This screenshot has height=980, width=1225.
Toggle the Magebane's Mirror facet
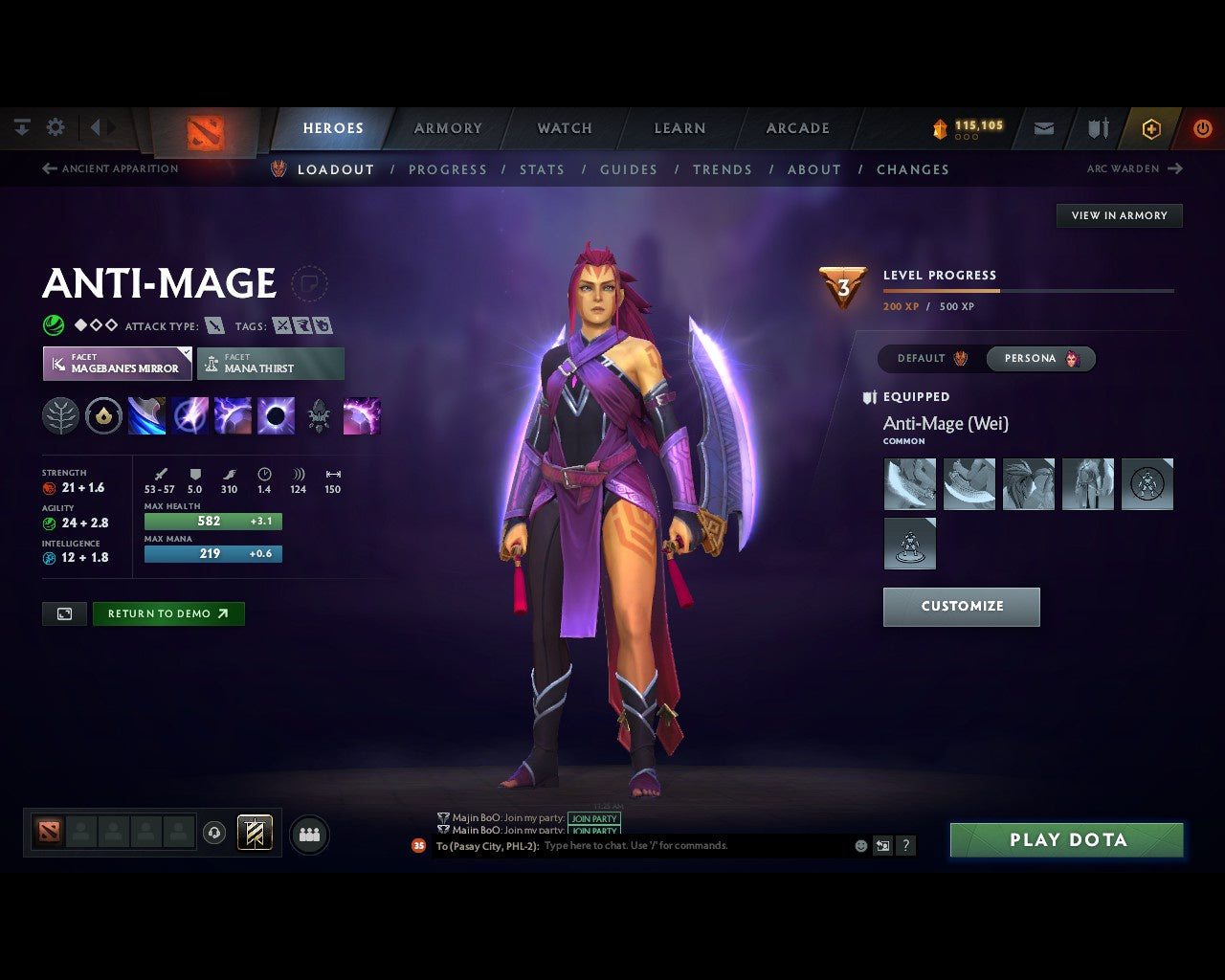pyautogui.click(x=115, y=363)
